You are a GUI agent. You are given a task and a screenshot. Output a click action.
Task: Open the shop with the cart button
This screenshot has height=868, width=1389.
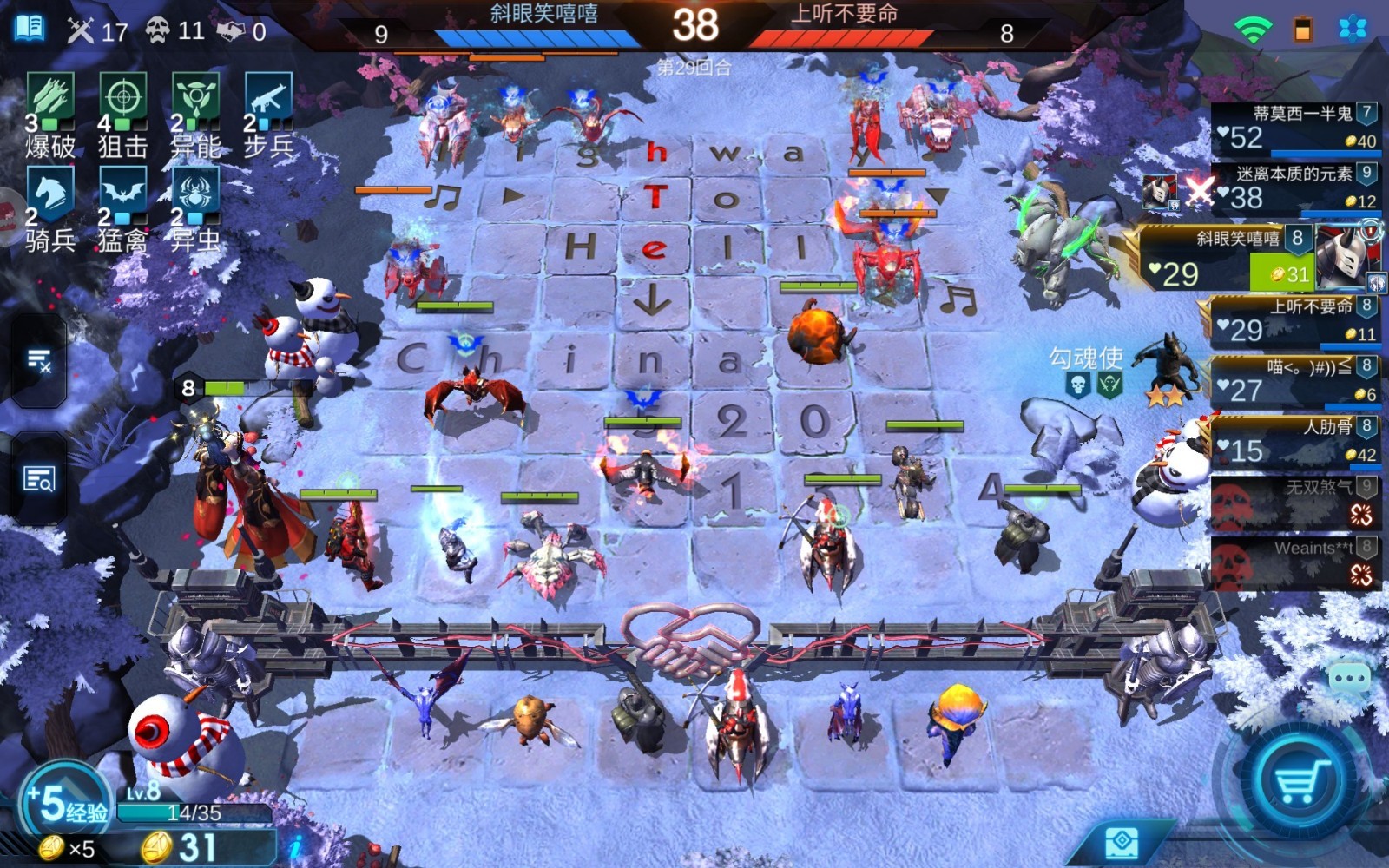pyautogui.click(x=1300, y=779)
